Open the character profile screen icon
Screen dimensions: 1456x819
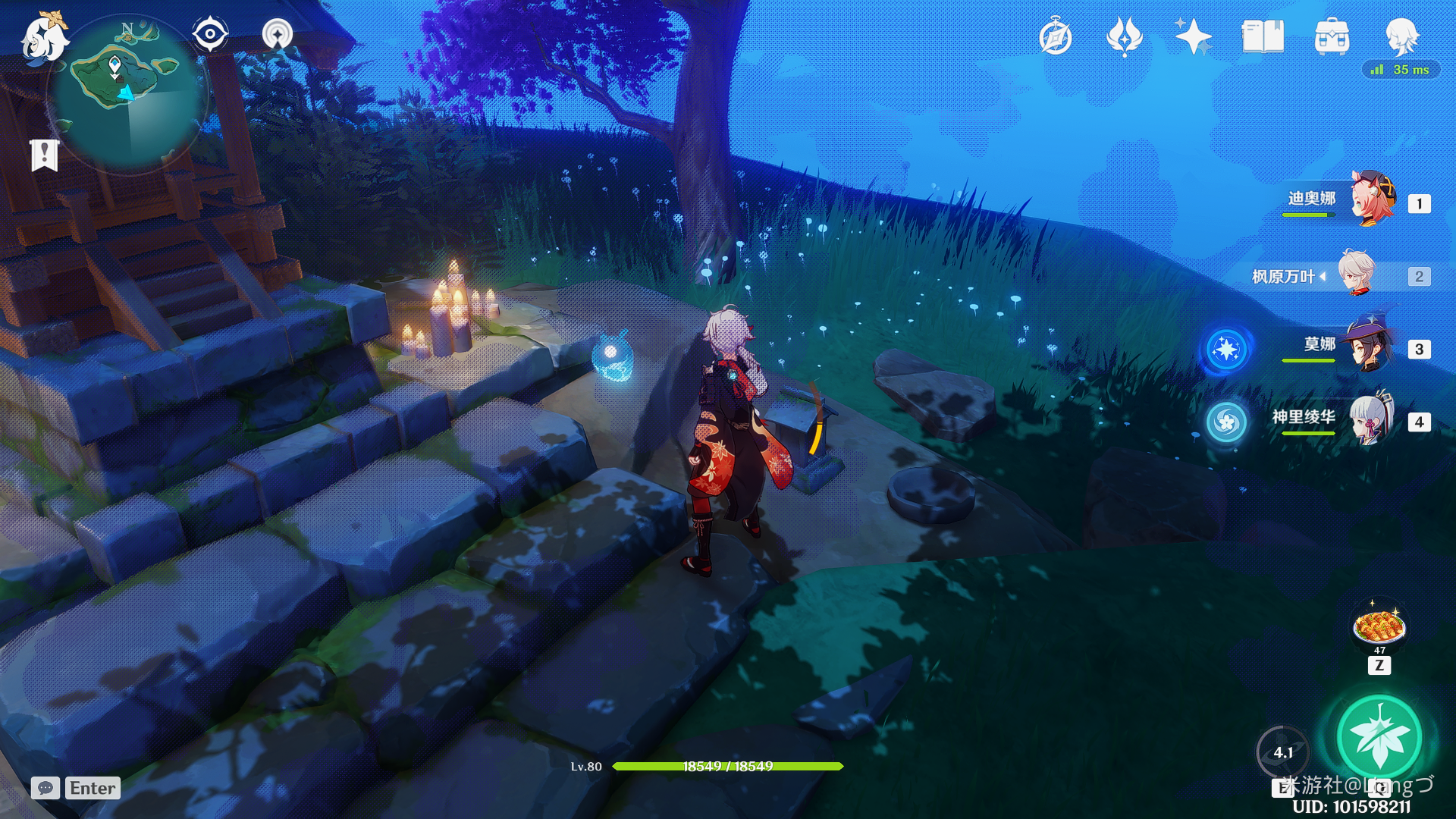point(1402,36)
